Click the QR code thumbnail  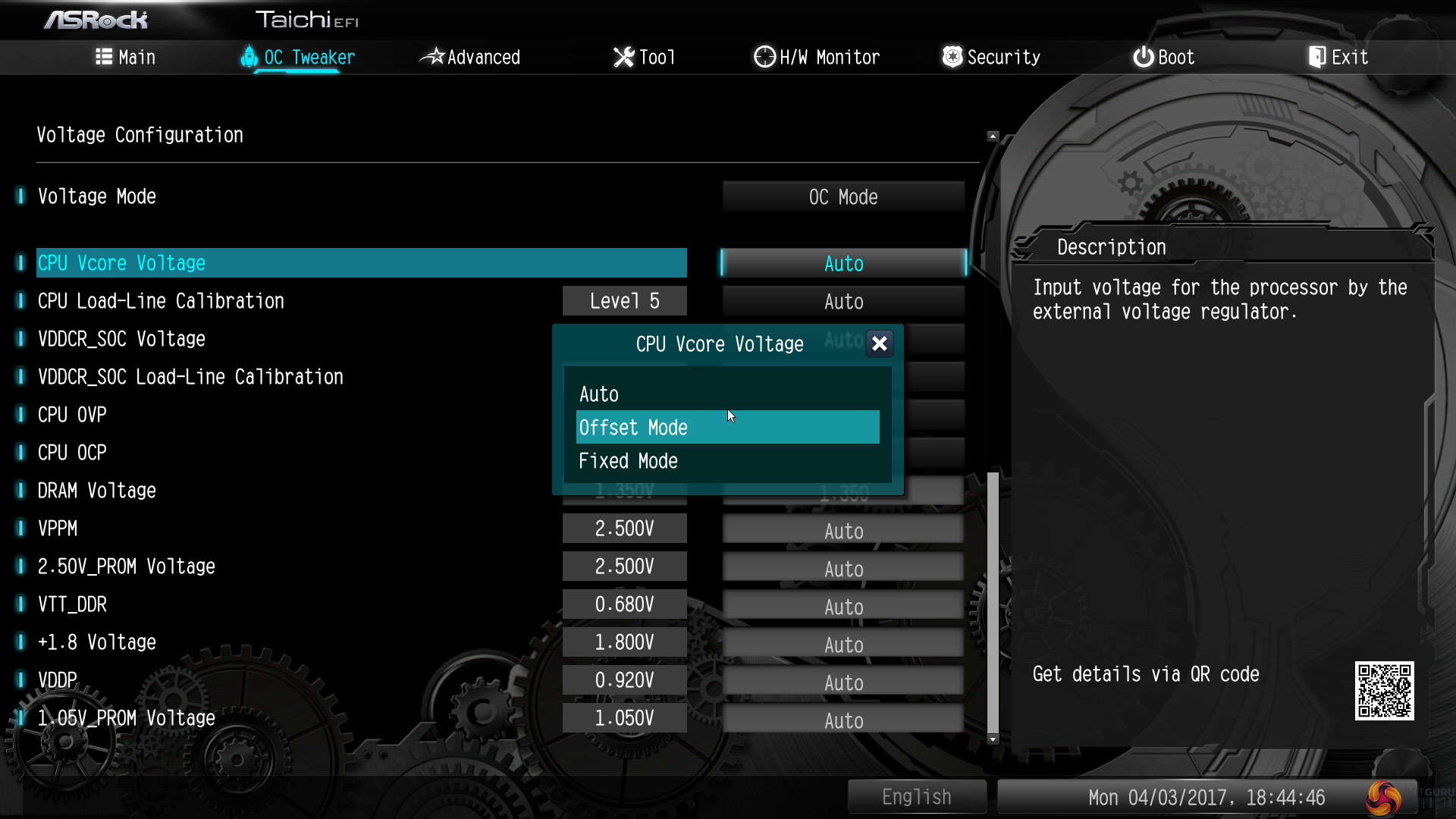(1384, 691)
